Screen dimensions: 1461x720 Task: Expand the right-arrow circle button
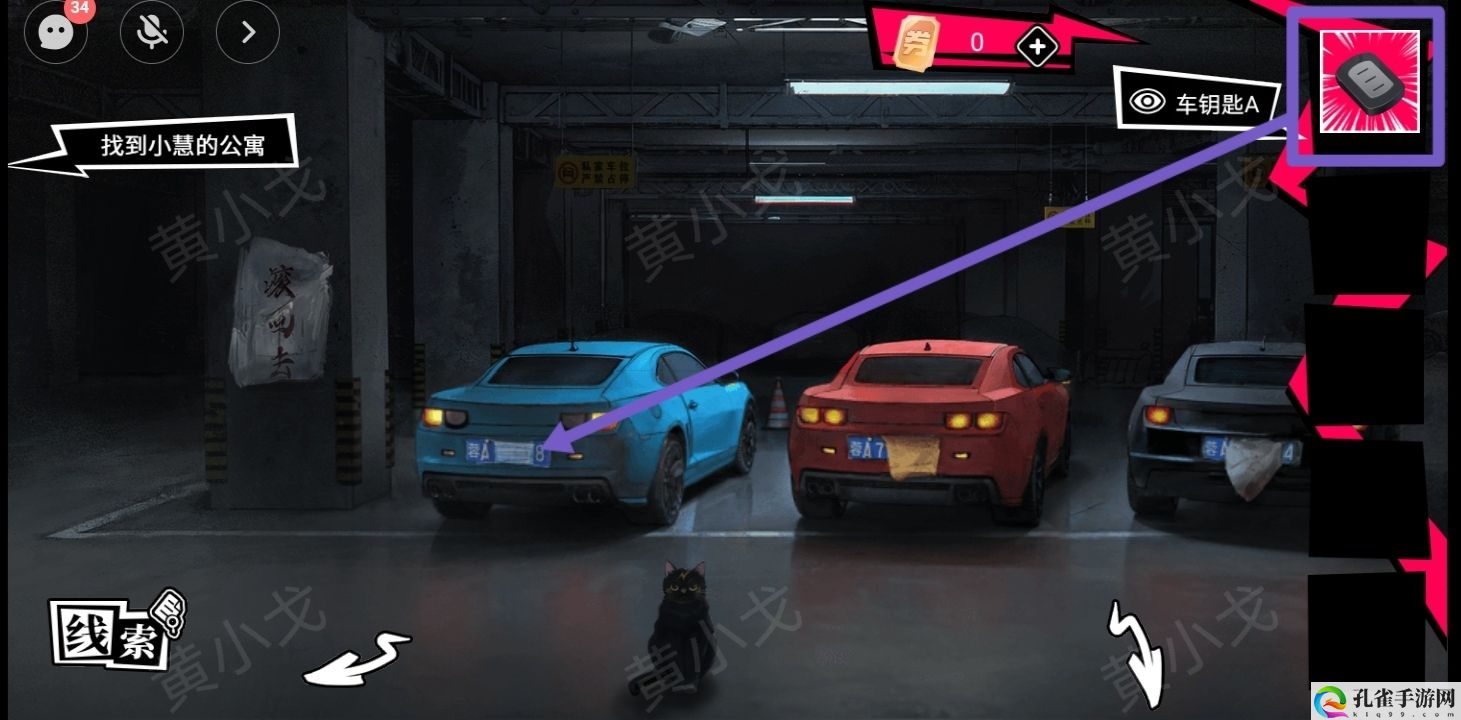[248, 33]
